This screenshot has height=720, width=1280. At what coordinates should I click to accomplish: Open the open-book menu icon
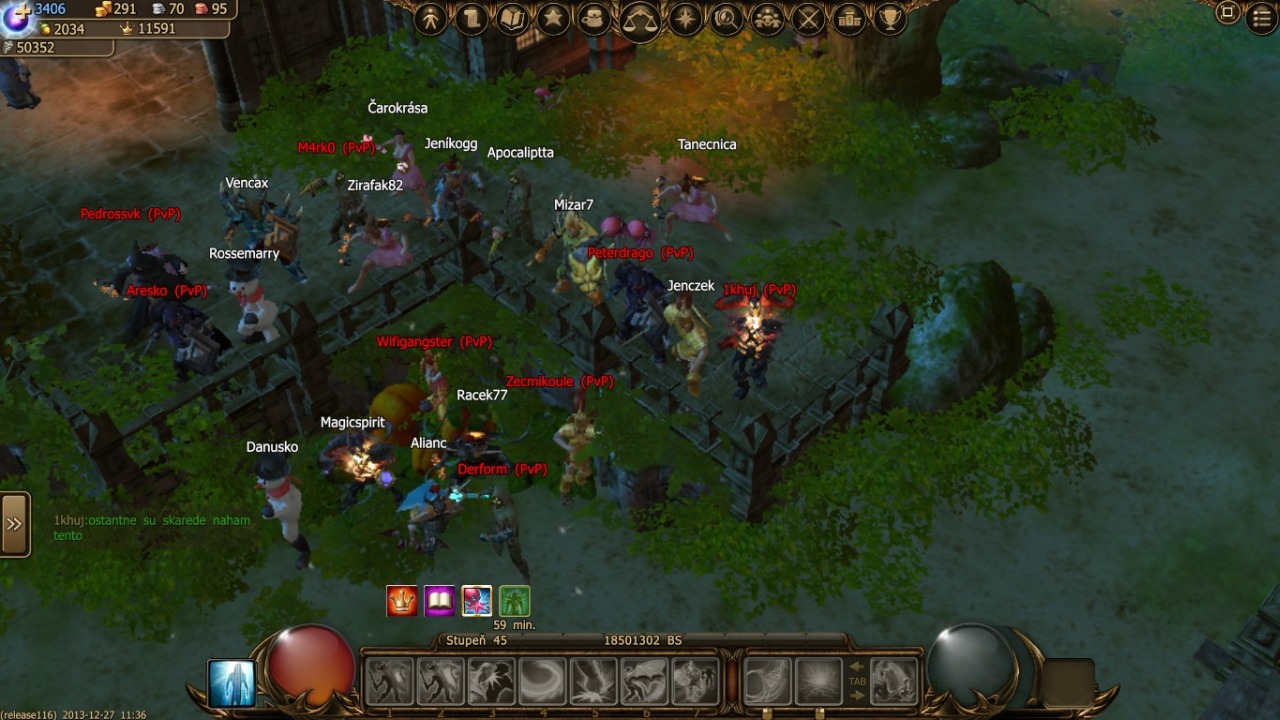(513, 18)
